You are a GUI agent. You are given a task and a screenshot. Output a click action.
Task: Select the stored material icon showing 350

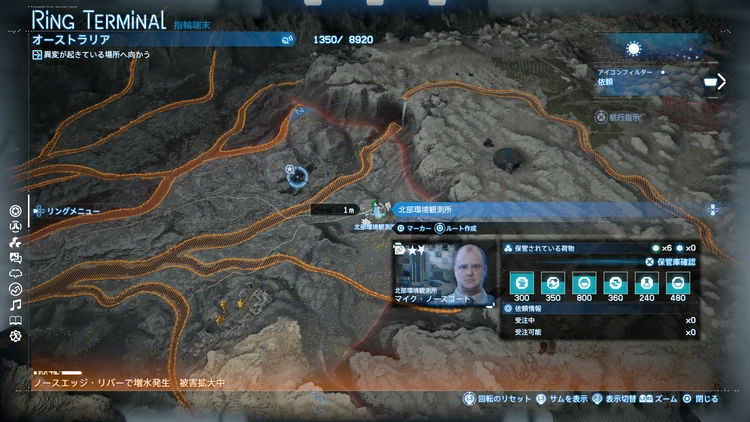(552, 283)
